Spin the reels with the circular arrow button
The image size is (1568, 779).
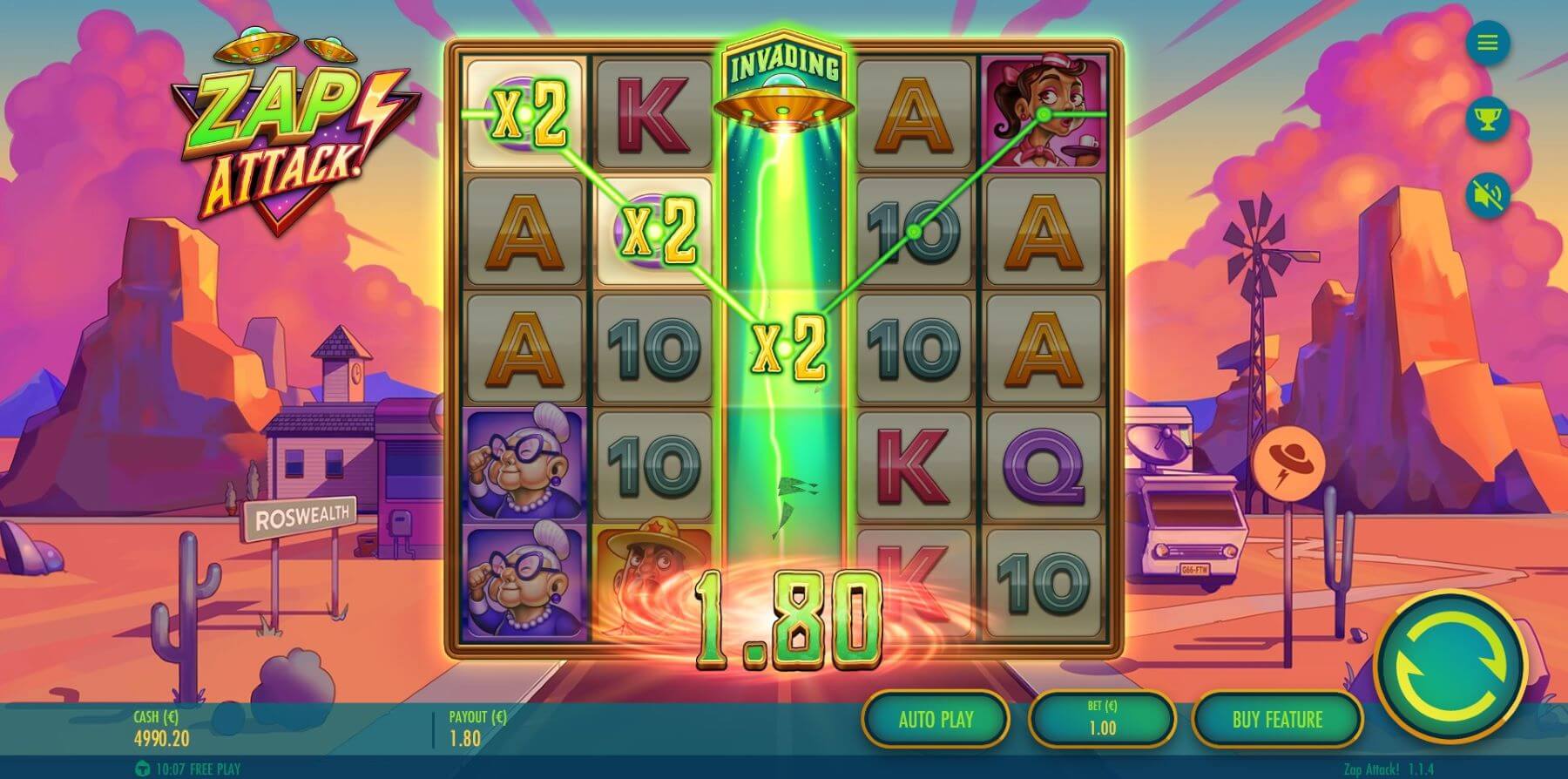tap(1450, 668)
